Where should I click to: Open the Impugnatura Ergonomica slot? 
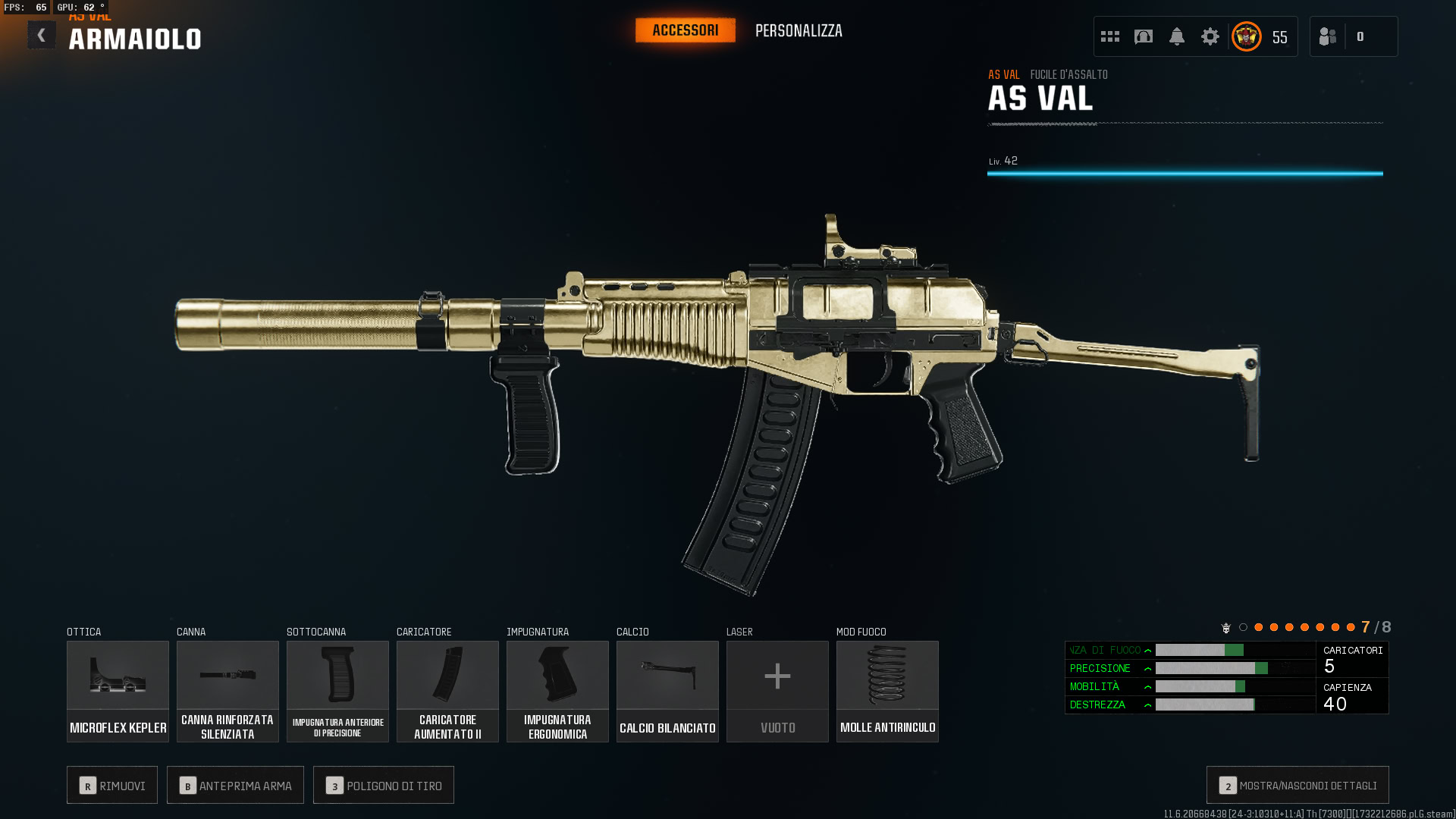pyautogui.click(x=557, y=691)
